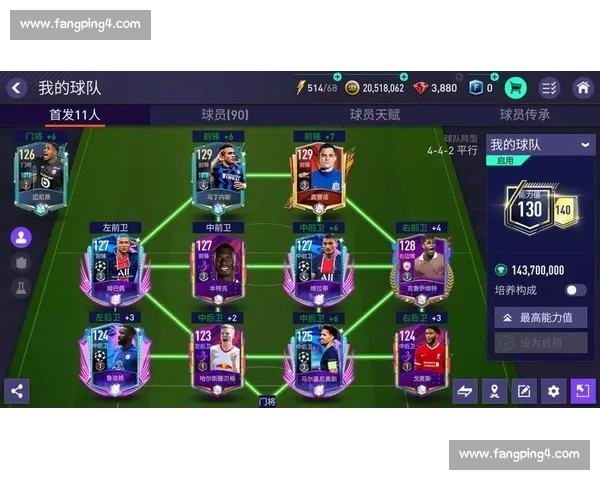Open squad settings gear icon
The width and height of the screenshot is (600, 480).
(553, 391)
